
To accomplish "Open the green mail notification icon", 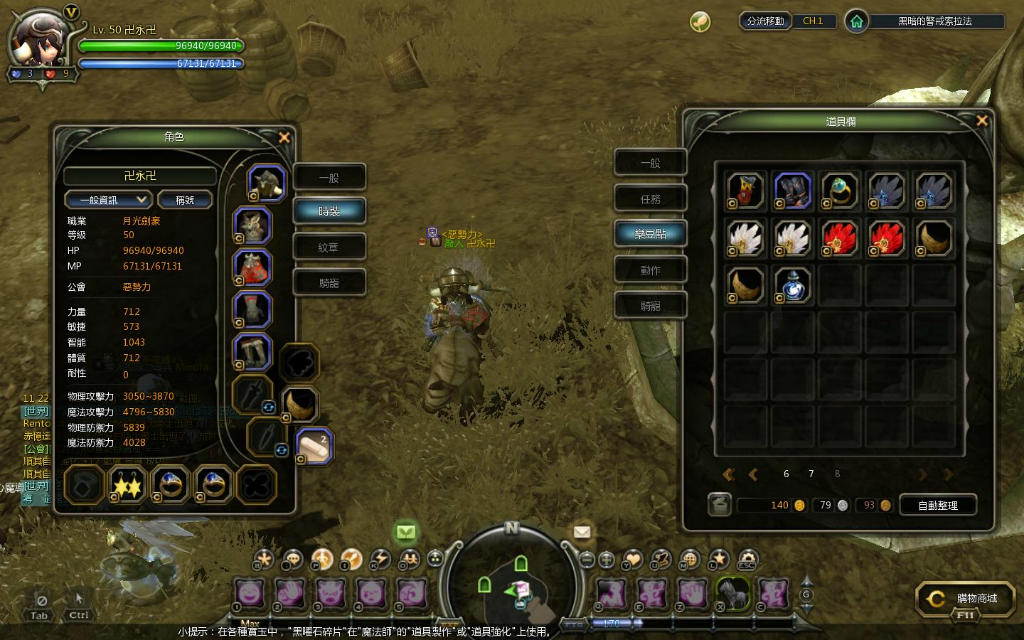I will click(406, 530).
